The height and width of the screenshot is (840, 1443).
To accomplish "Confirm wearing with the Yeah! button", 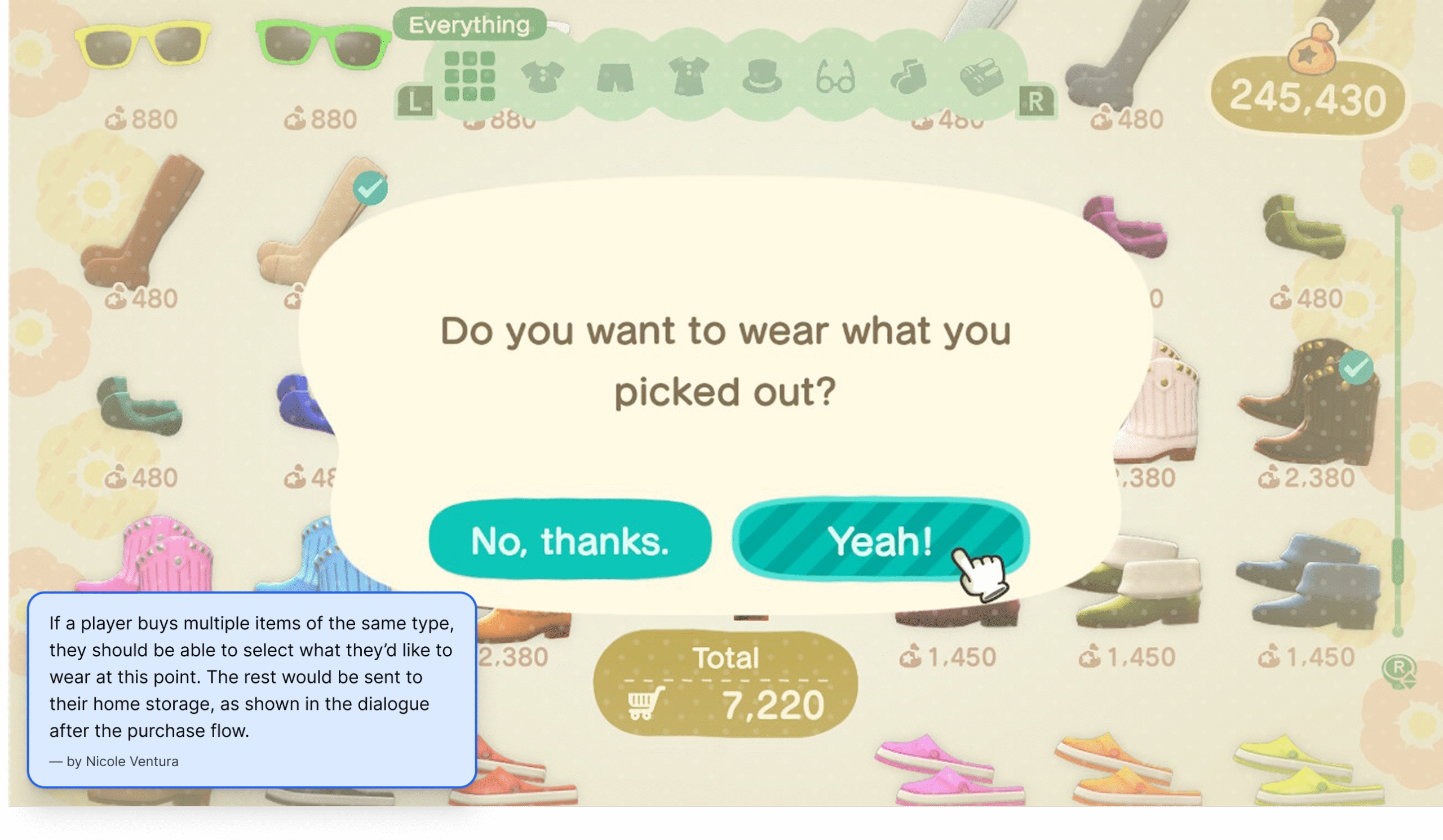I will point(879,540).
